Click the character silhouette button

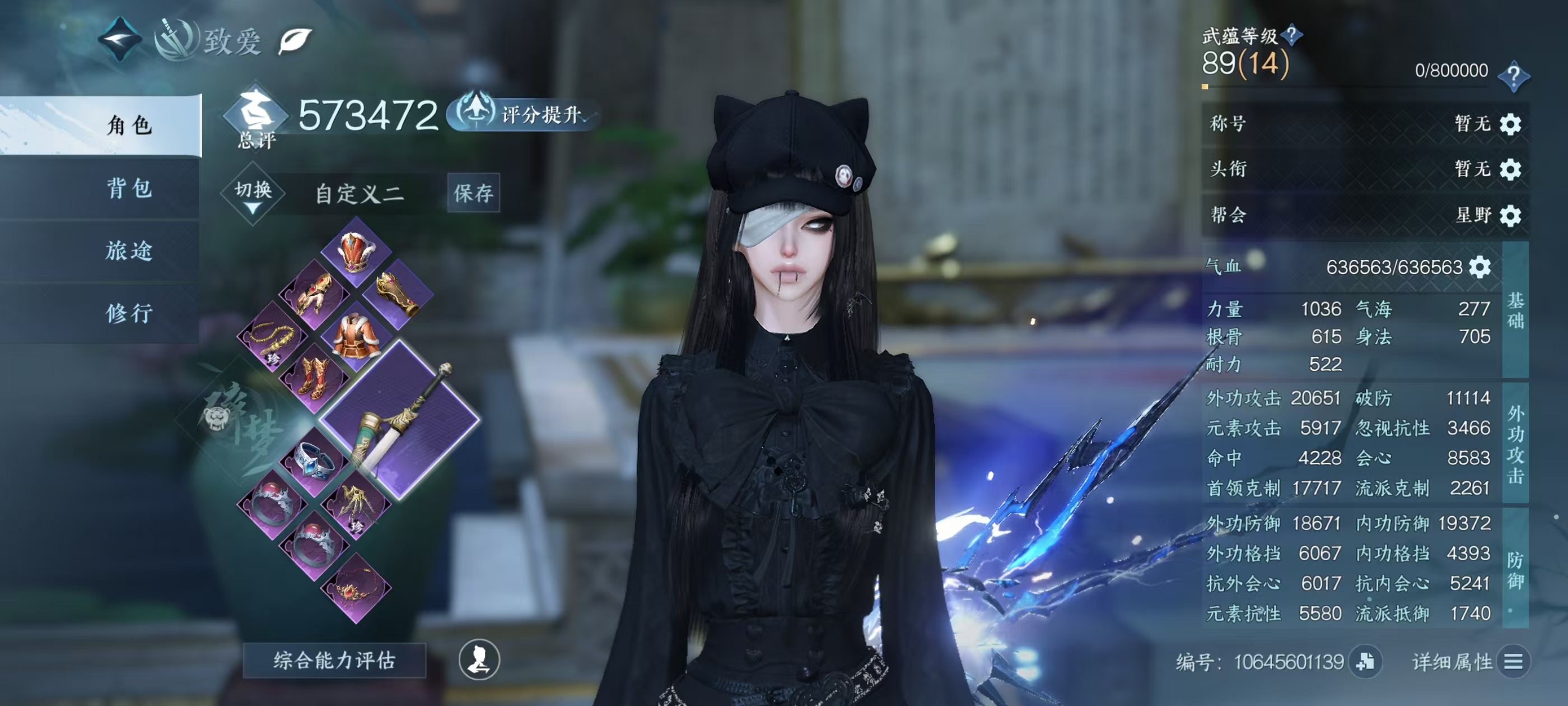pyautogui.click(x=479, y=659)
